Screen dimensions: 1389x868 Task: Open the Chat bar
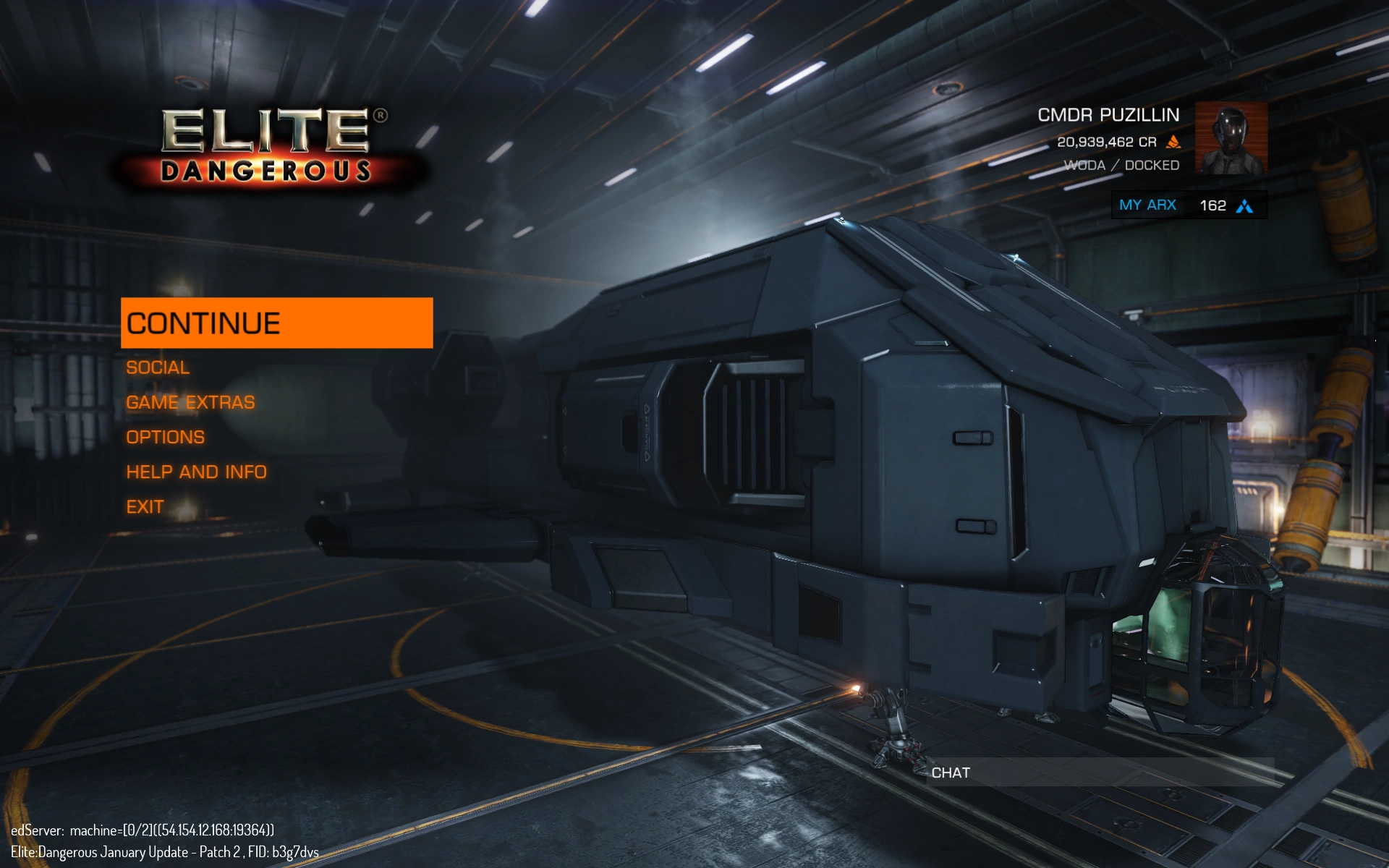pyautogui.click(x=1100, y=773)
